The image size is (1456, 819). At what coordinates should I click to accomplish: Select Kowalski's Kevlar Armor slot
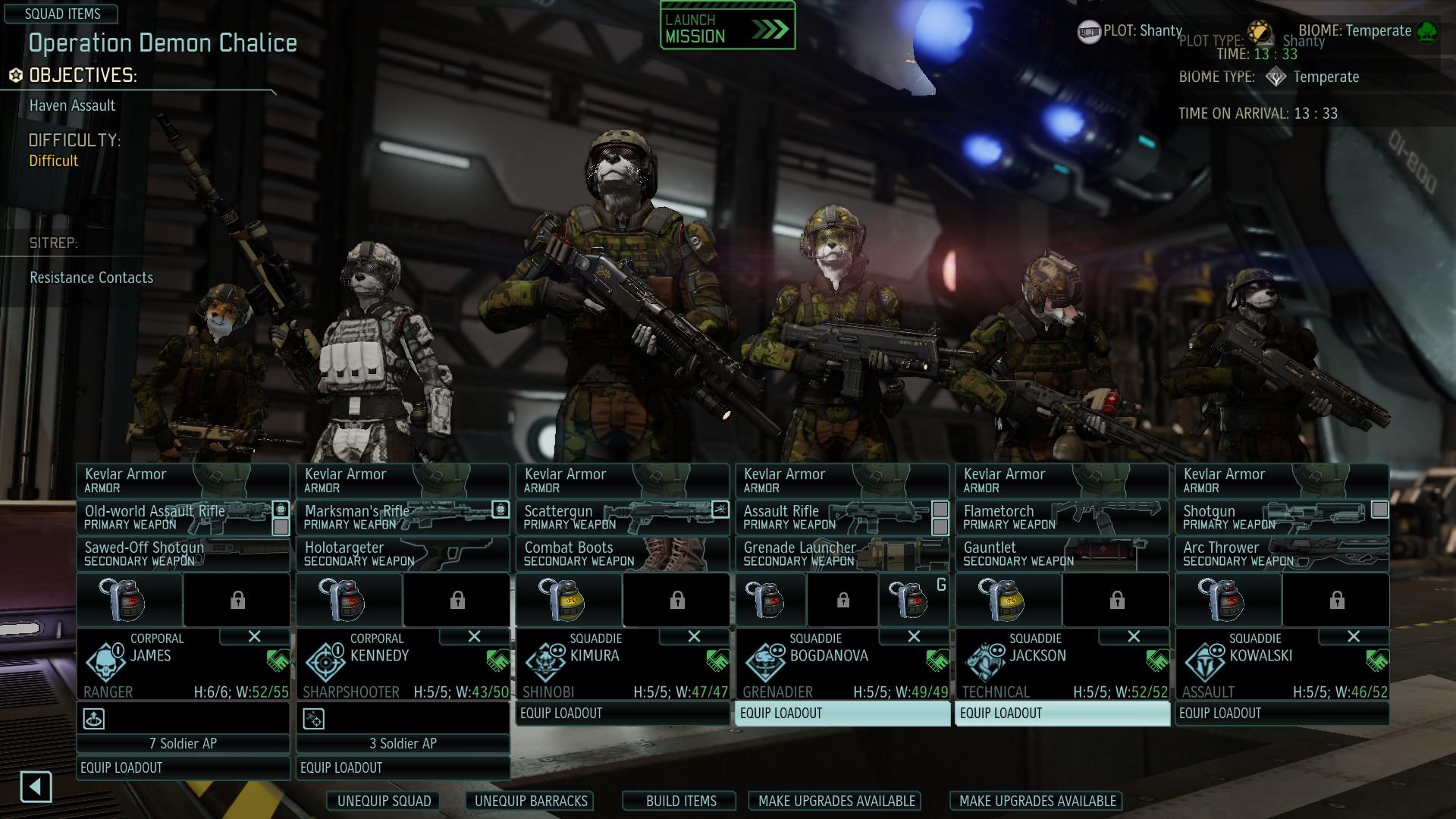pos(1282,480)
